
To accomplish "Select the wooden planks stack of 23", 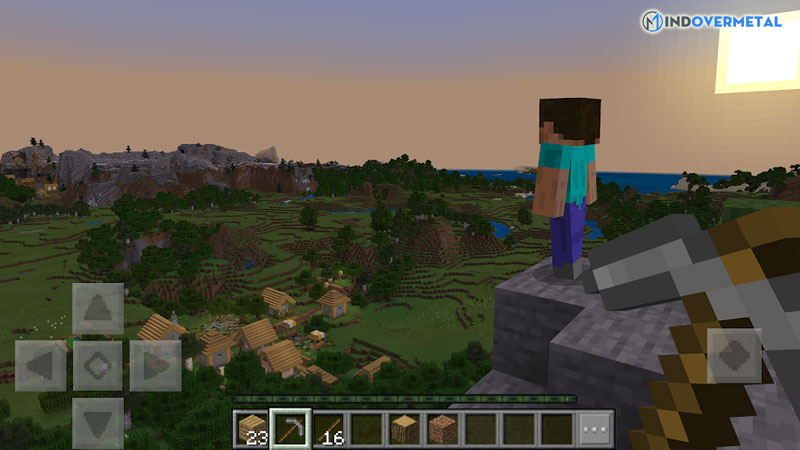I will click(253, 428).
